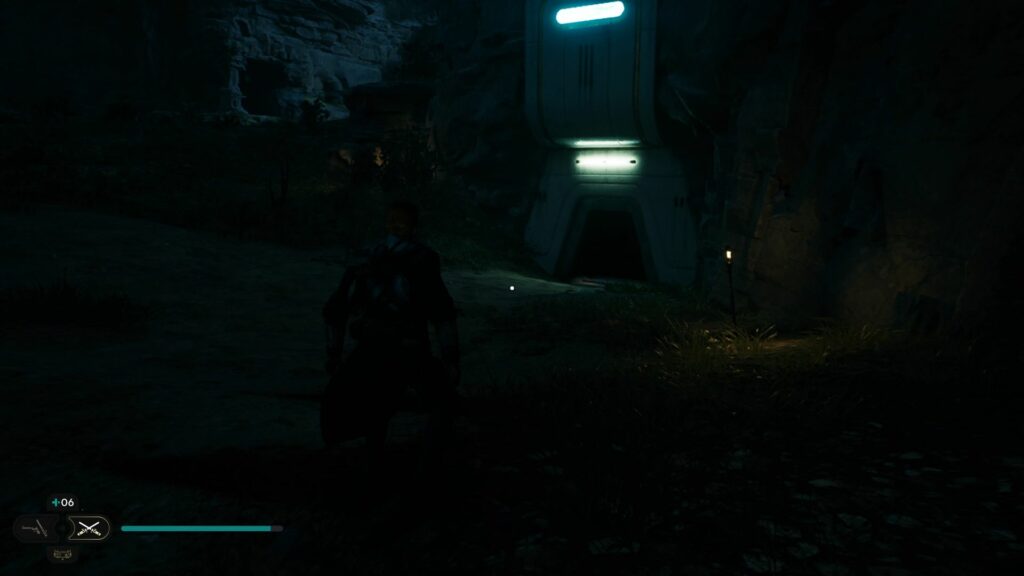Switch to the dimmed blaster-and-saber stance icon
Image resolution: width=1024 pixels, height=576 pixels.
pyautogui.click(x=34, y=528)
